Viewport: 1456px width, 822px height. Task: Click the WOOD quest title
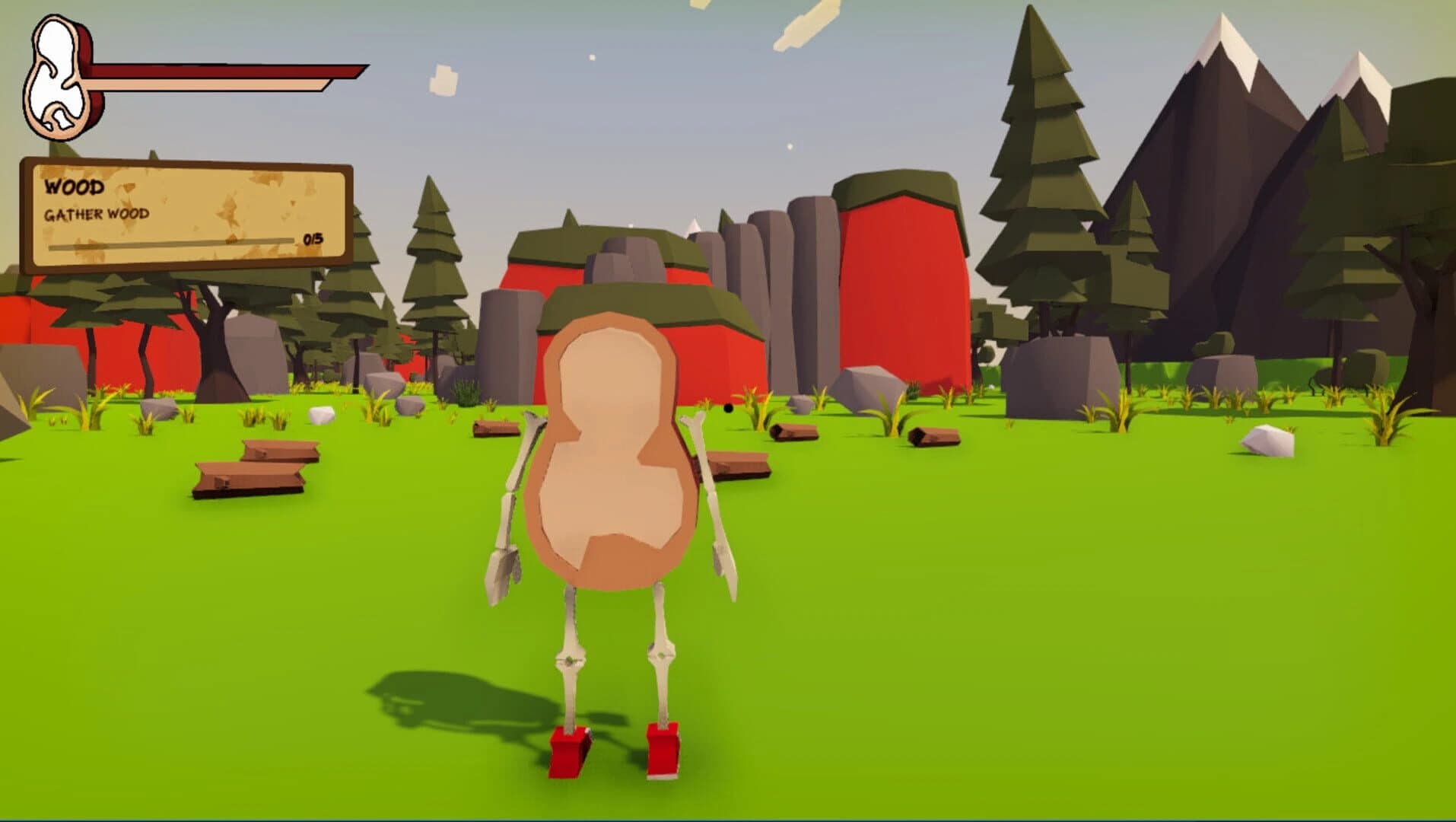75,186
